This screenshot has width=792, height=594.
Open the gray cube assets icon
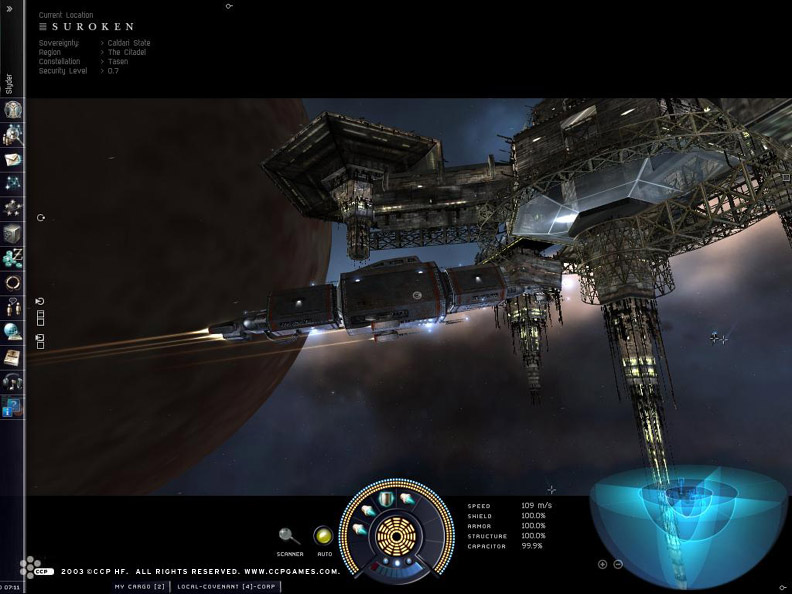point(13,233)
